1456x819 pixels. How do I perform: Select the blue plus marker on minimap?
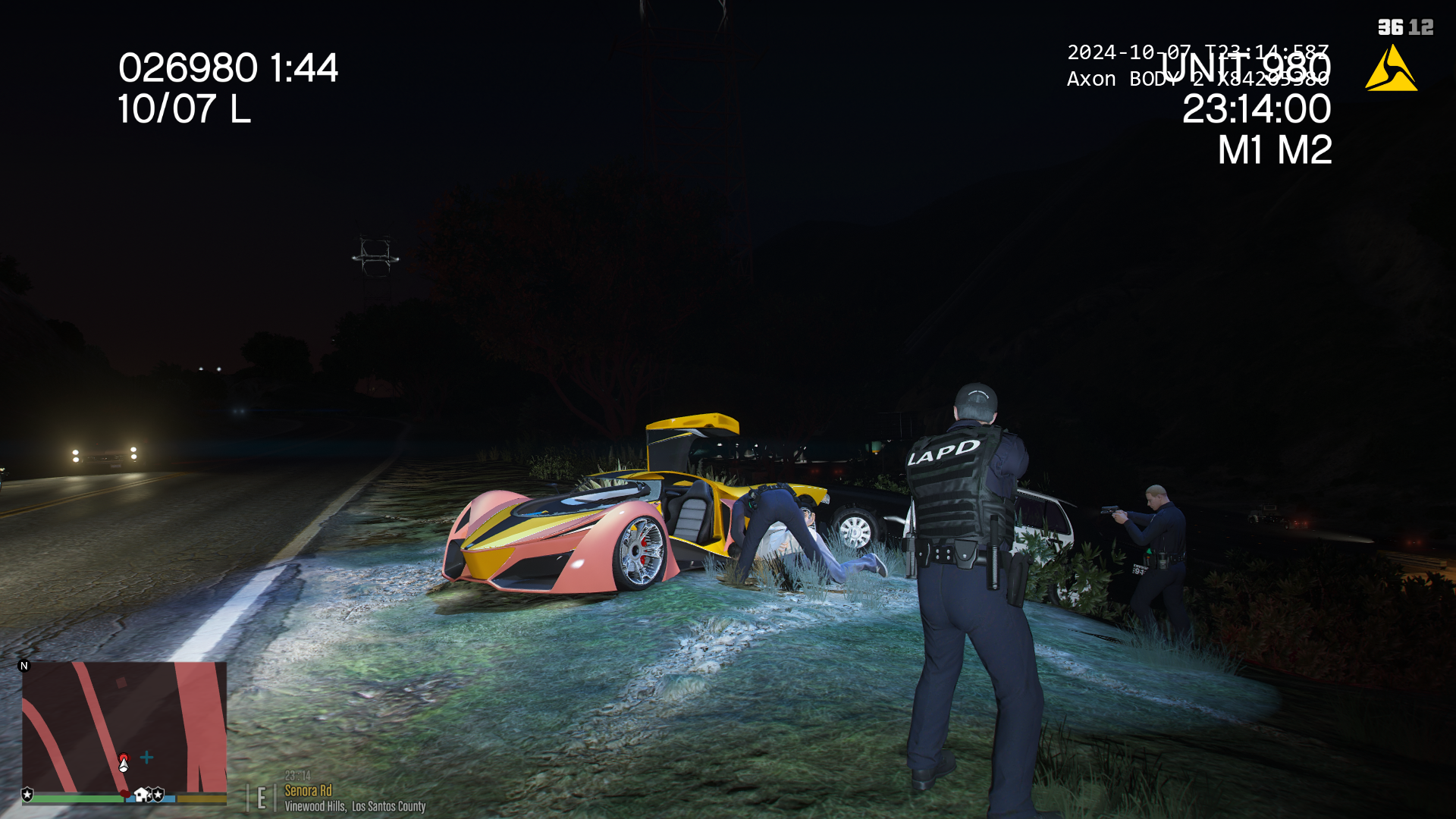[147, 757]
